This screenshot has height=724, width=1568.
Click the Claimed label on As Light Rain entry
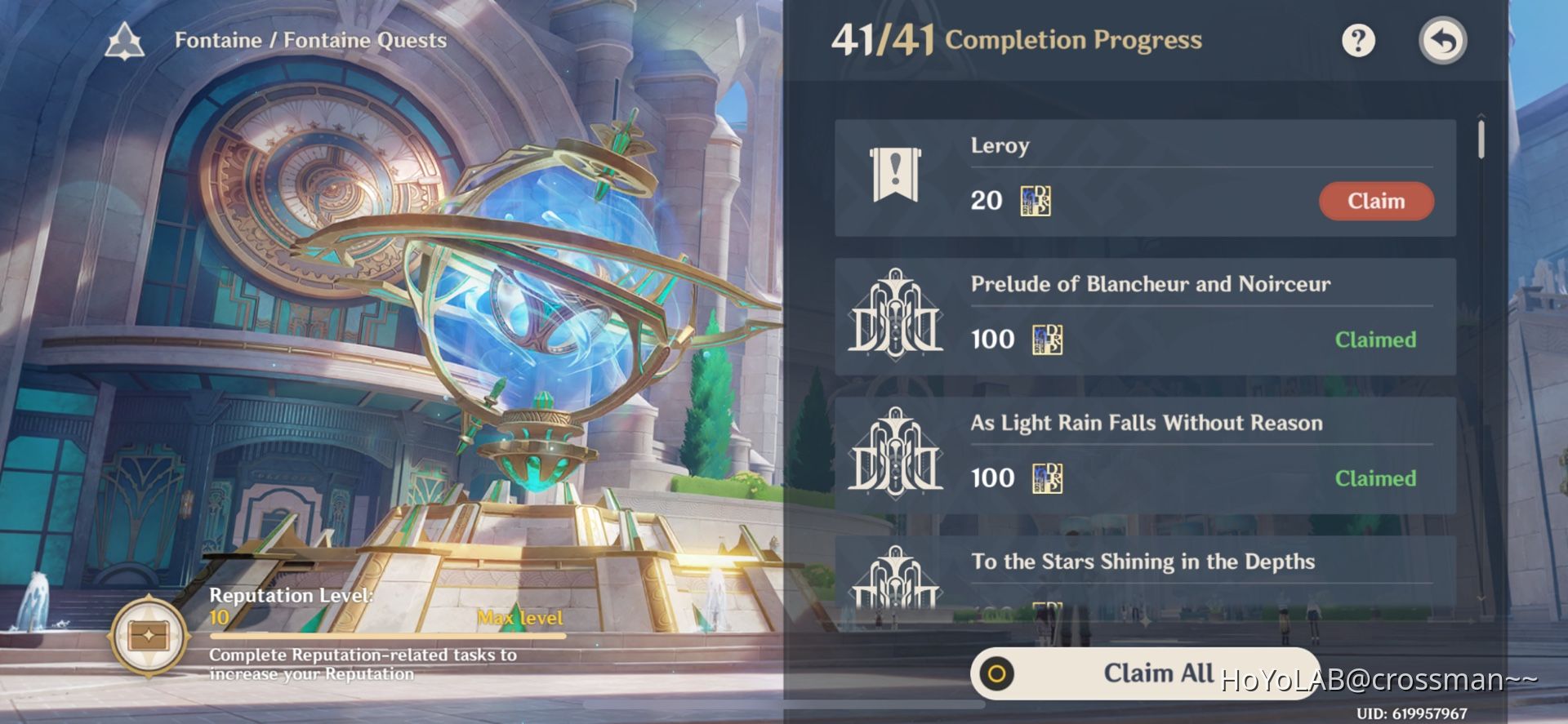1374,478
